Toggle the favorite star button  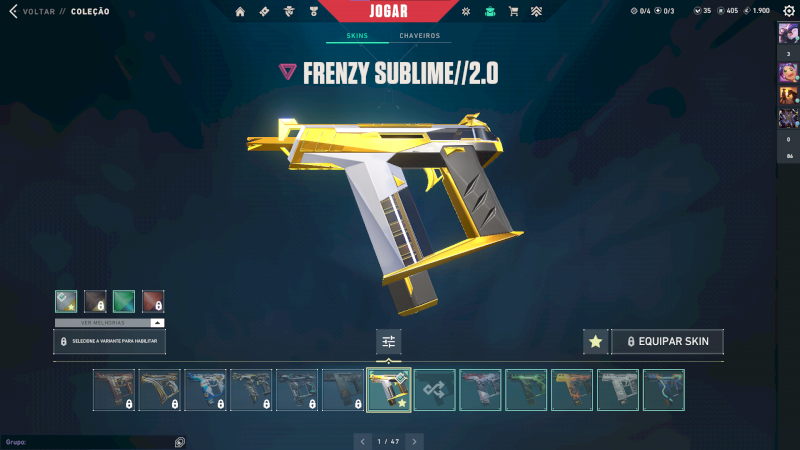pos(595,342)
